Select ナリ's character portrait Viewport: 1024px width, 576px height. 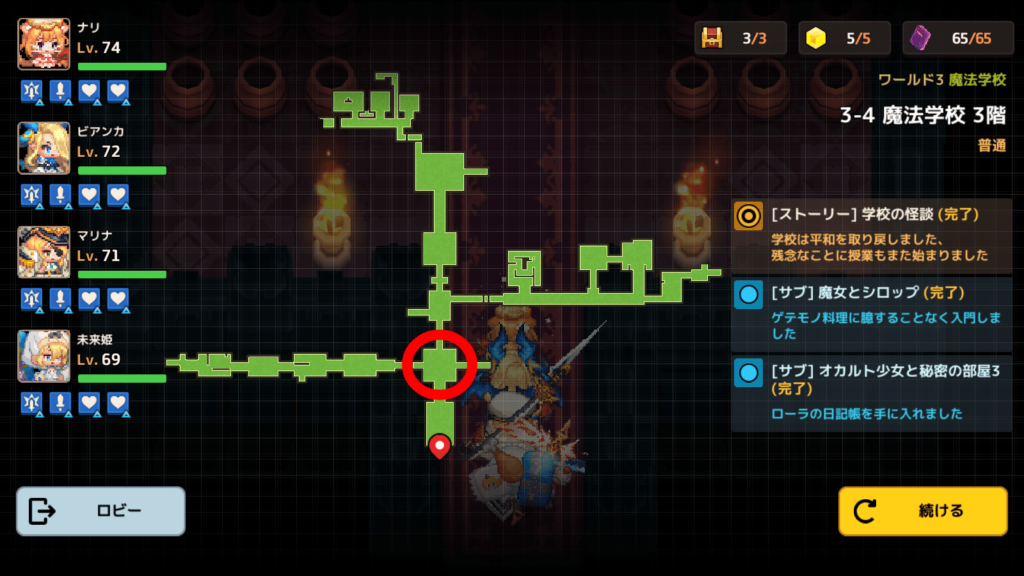44,44
